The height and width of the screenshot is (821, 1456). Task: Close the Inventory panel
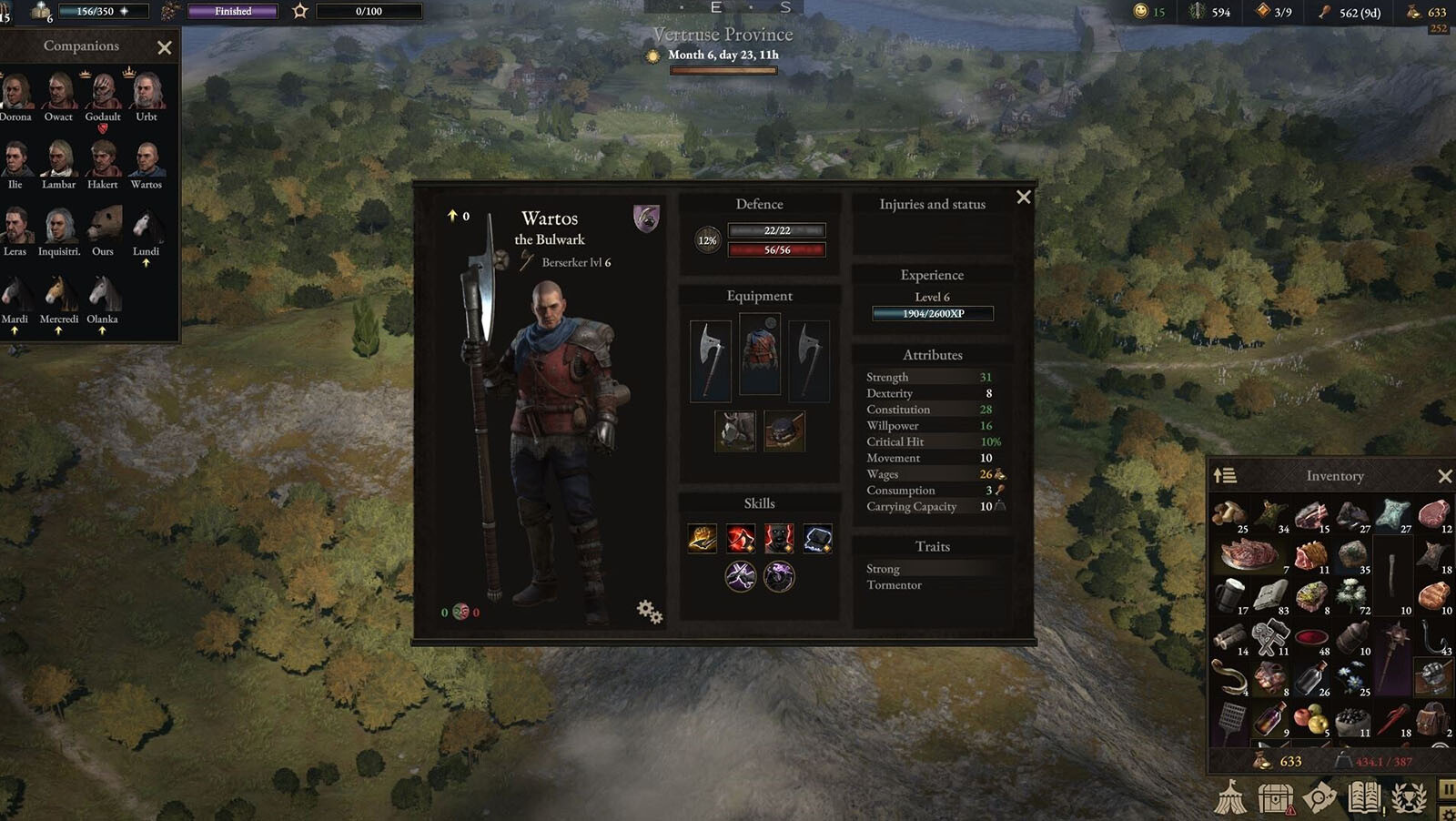coord(1444,476)
